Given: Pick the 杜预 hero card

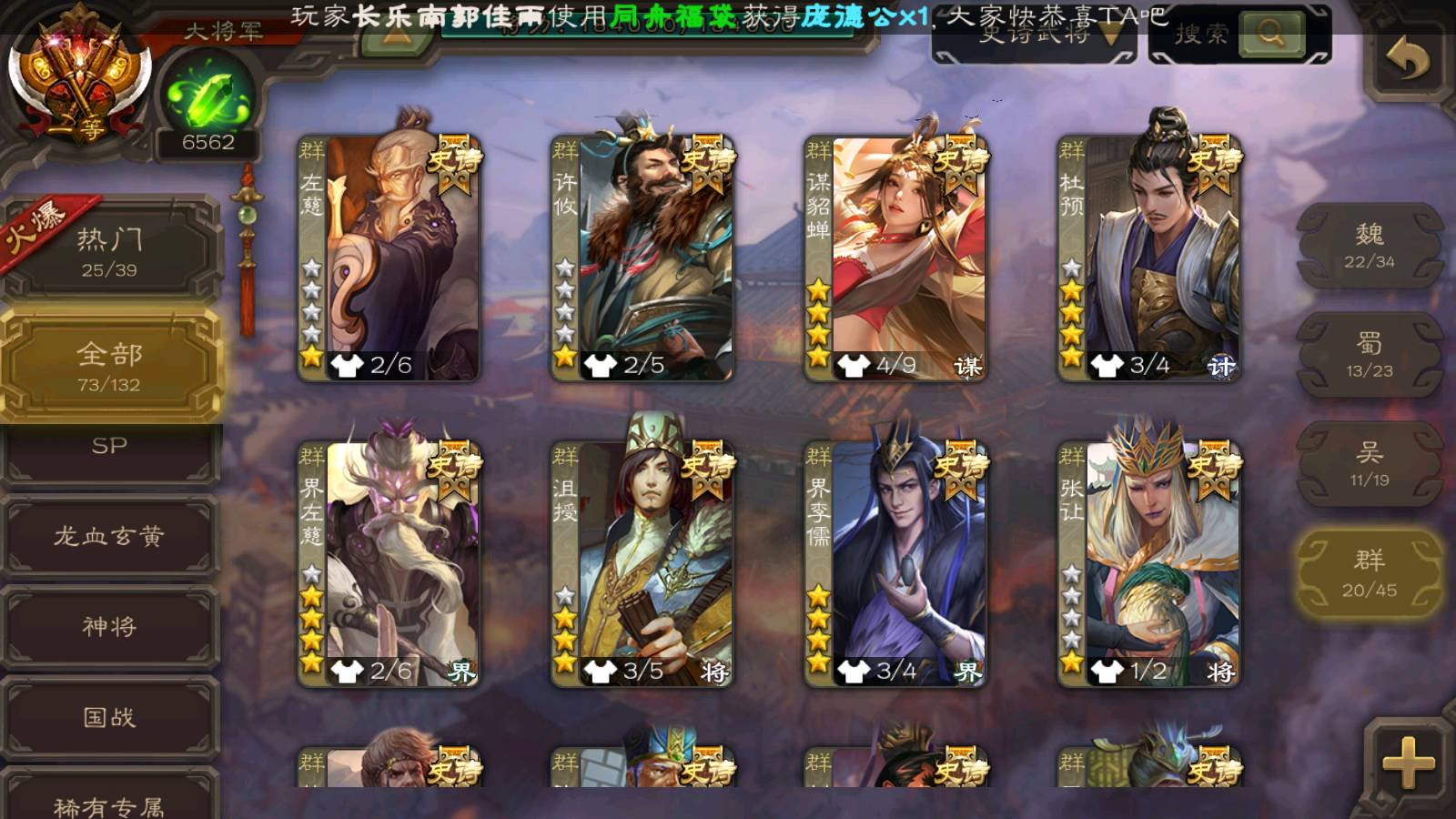Looking at the screenshot, I should pos(1148,257).
